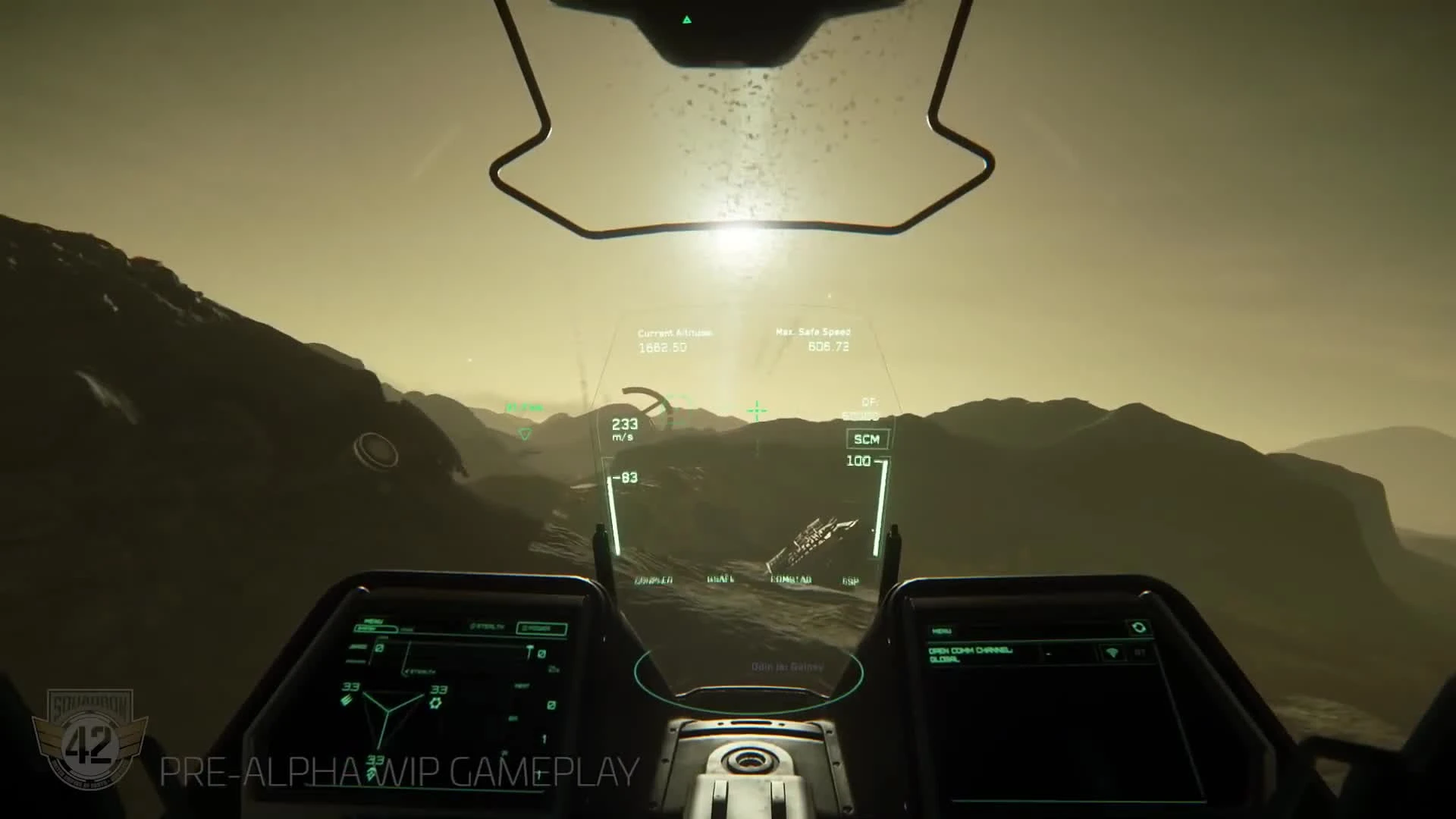Select the wifi signal icon on the comms screen
Image resolution: width=1456 pixels, height=819 pixels.
[1112, 652]
